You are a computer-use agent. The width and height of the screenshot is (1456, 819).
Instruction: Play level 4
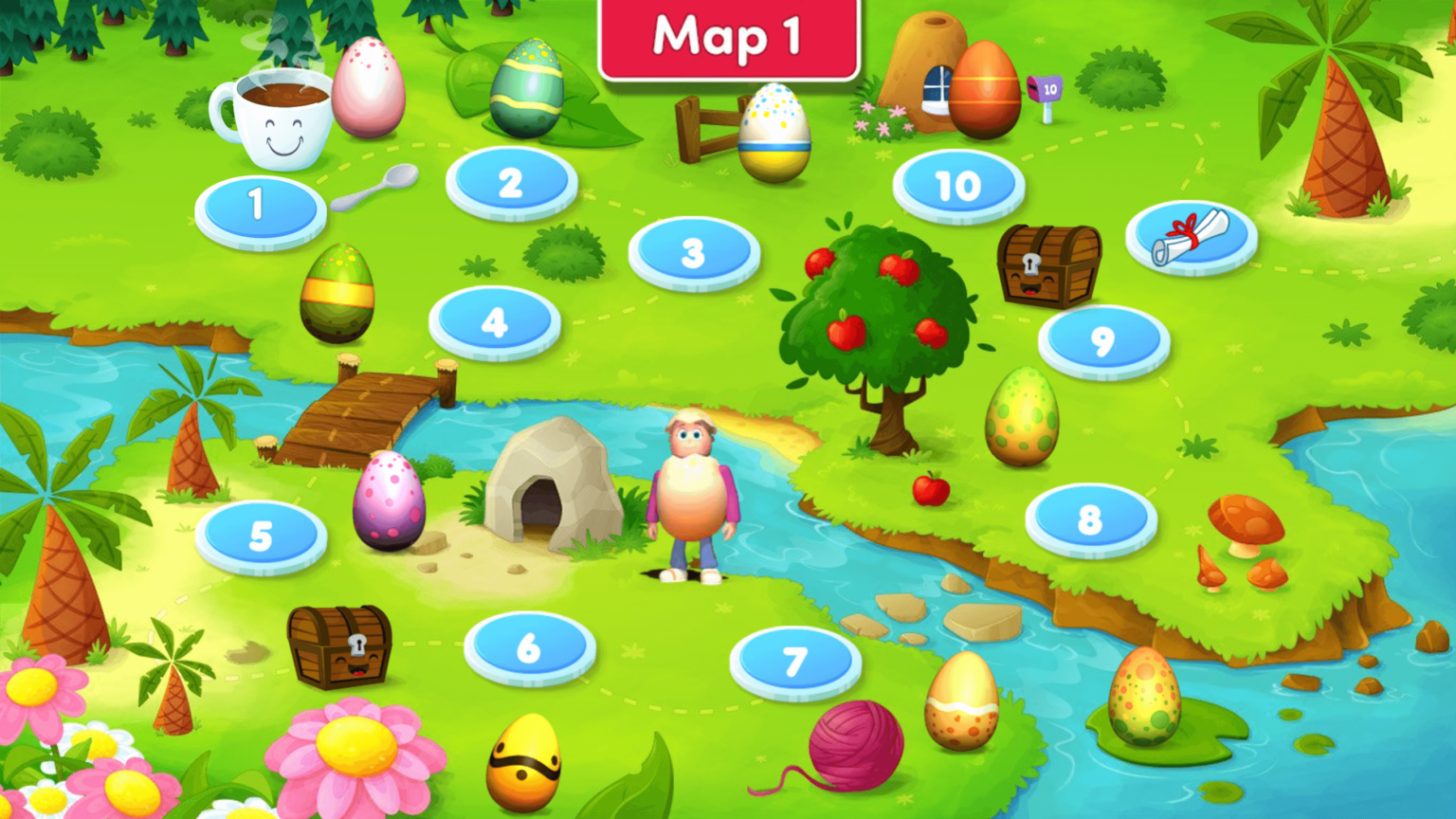[494, 323]
